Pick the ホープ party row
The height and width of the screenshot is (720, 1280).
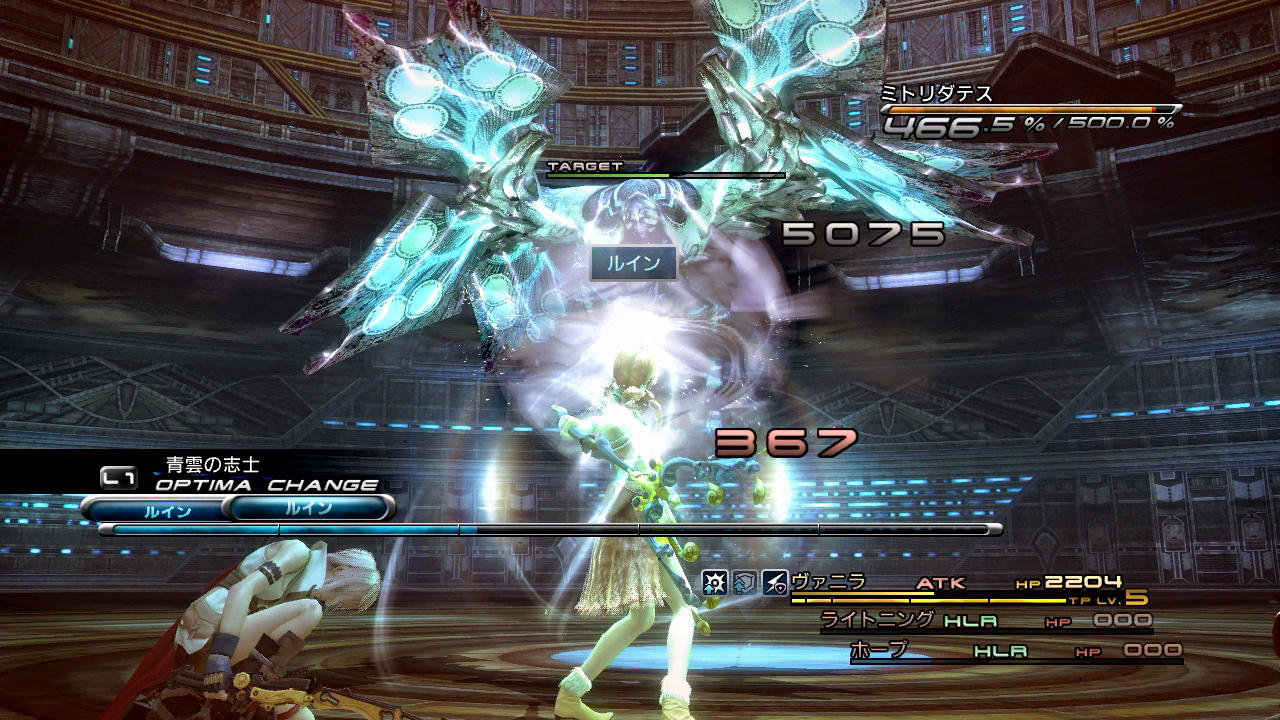[x=1015, y=651]
